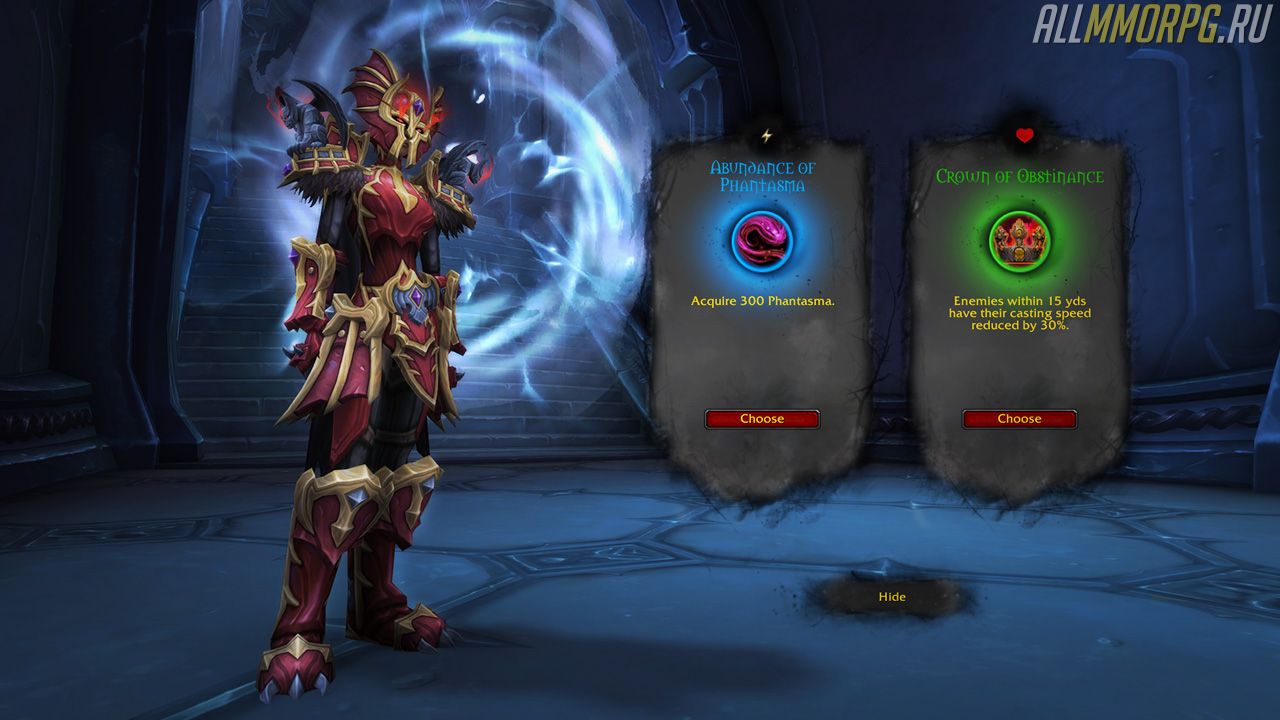Choose the Abundance of Phantasma power
This screenshot has width=1280, height=720.
(x=762, y=419)
